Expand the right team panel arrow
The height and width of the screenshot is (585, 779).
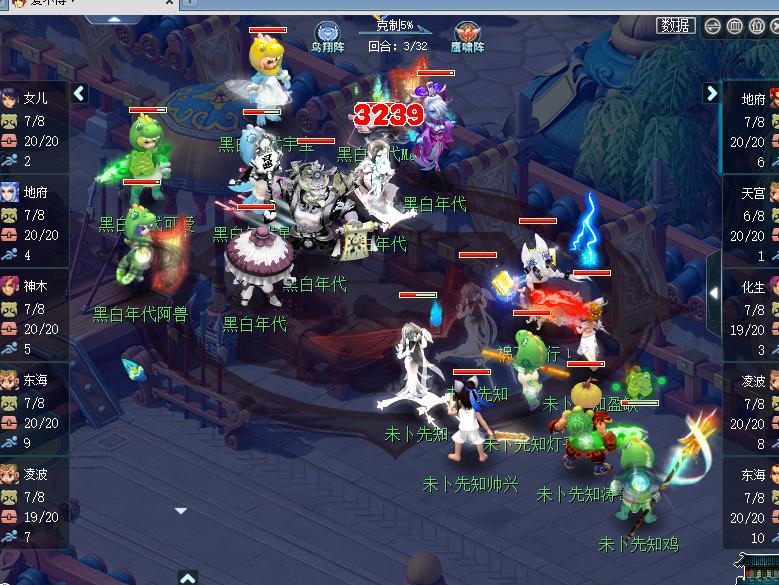point(711,94)
